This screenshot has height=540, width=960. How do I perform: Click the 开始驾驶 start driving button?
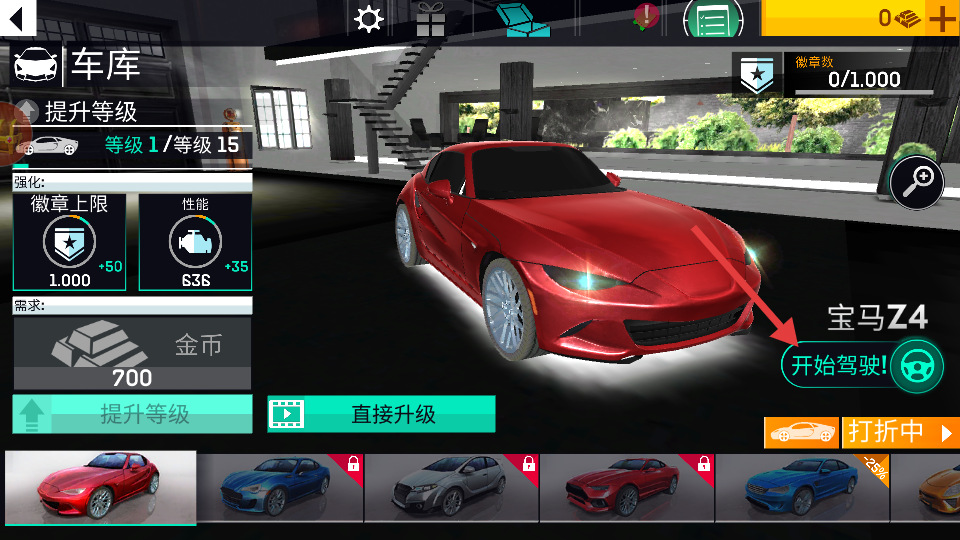point(862,365)
